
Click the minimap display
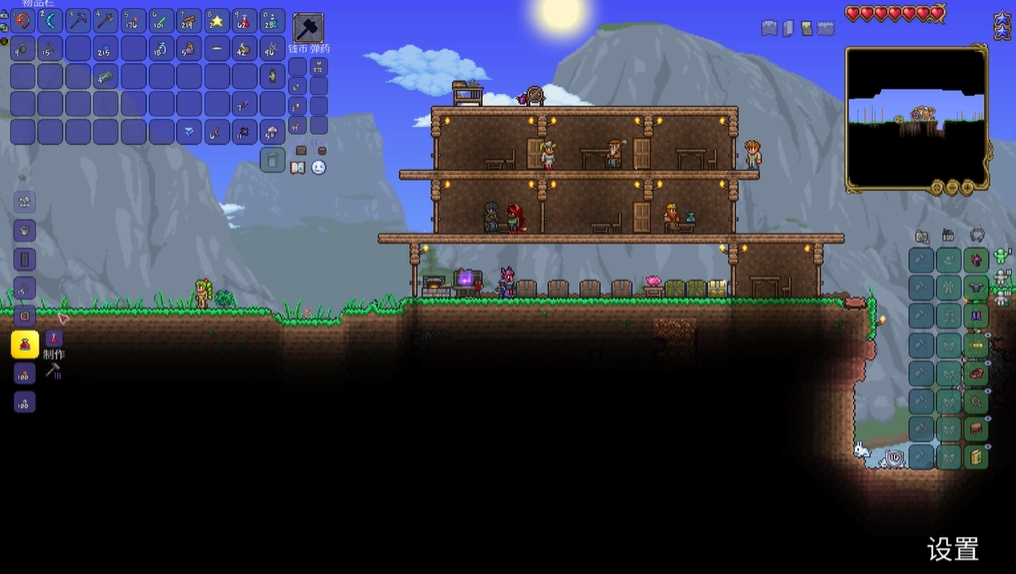click(915, 117)
